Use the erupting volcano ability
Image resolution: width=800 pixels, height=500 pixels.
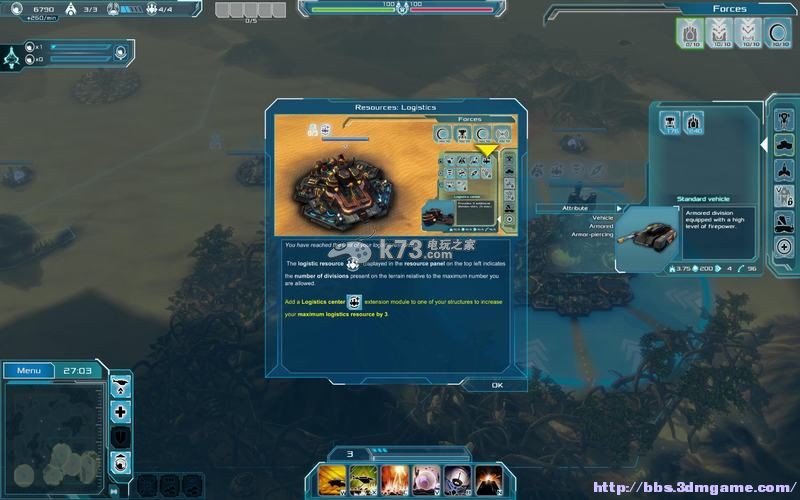coord(488,478)
